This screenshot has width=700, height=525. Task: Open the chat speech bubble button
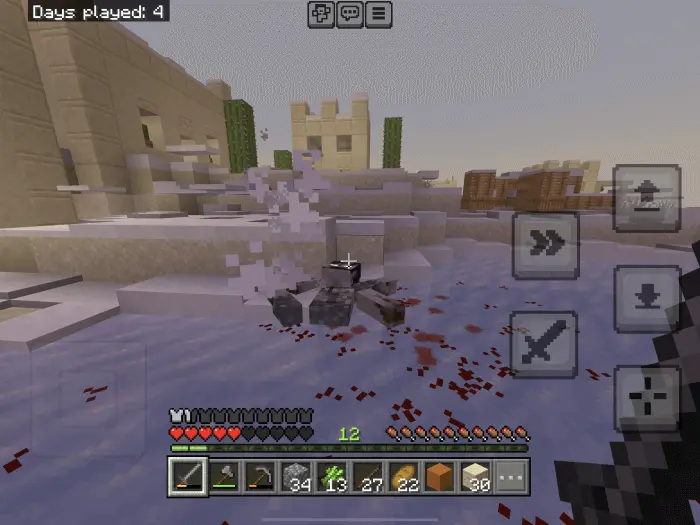tap(350, 14)
